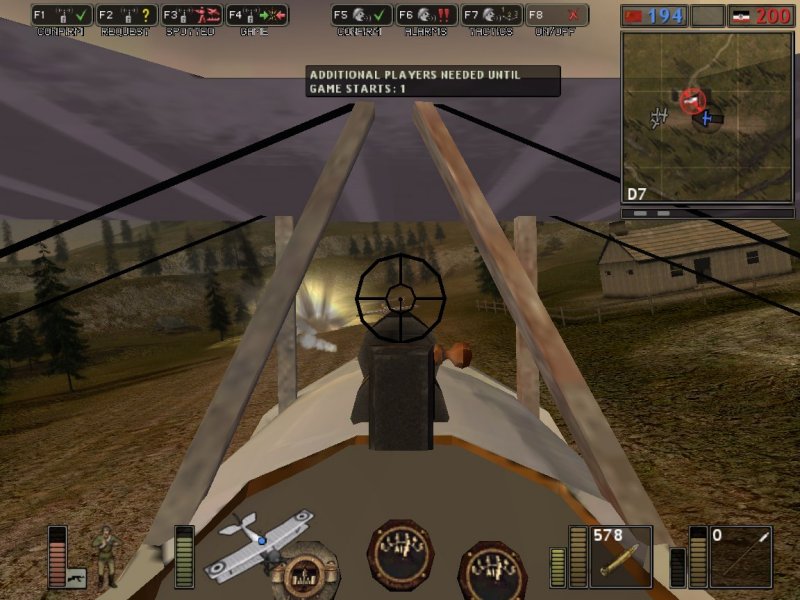
Task: Click the blue plane marker on minimap
Action: (707, 118)
